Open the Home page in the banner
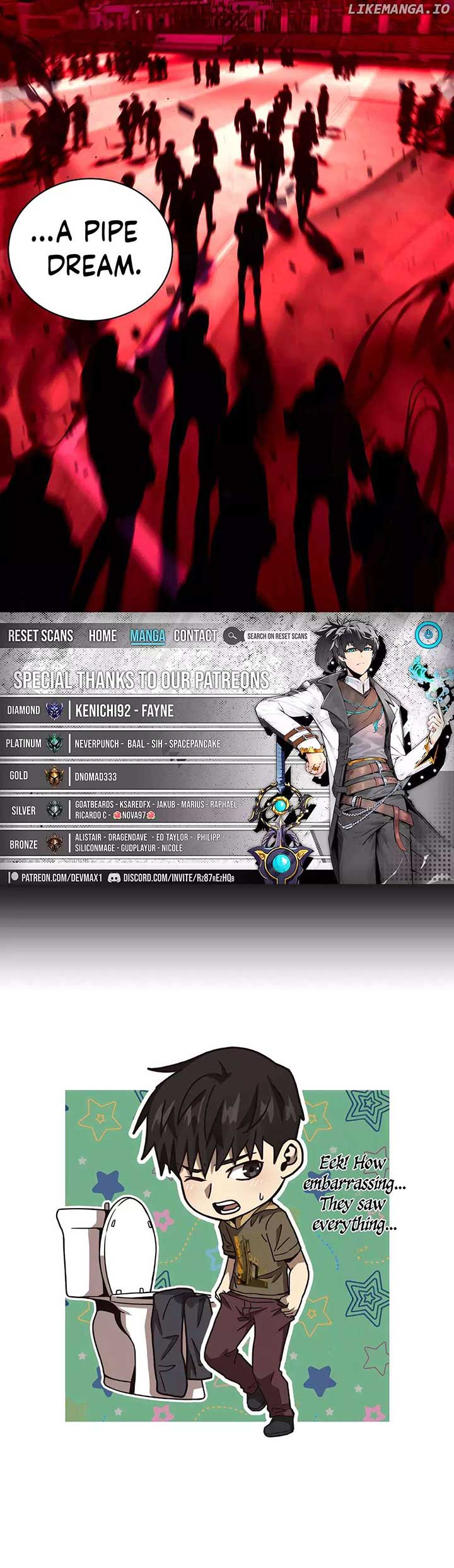The width and height of the screenshot is (454, 1568). 102,636
